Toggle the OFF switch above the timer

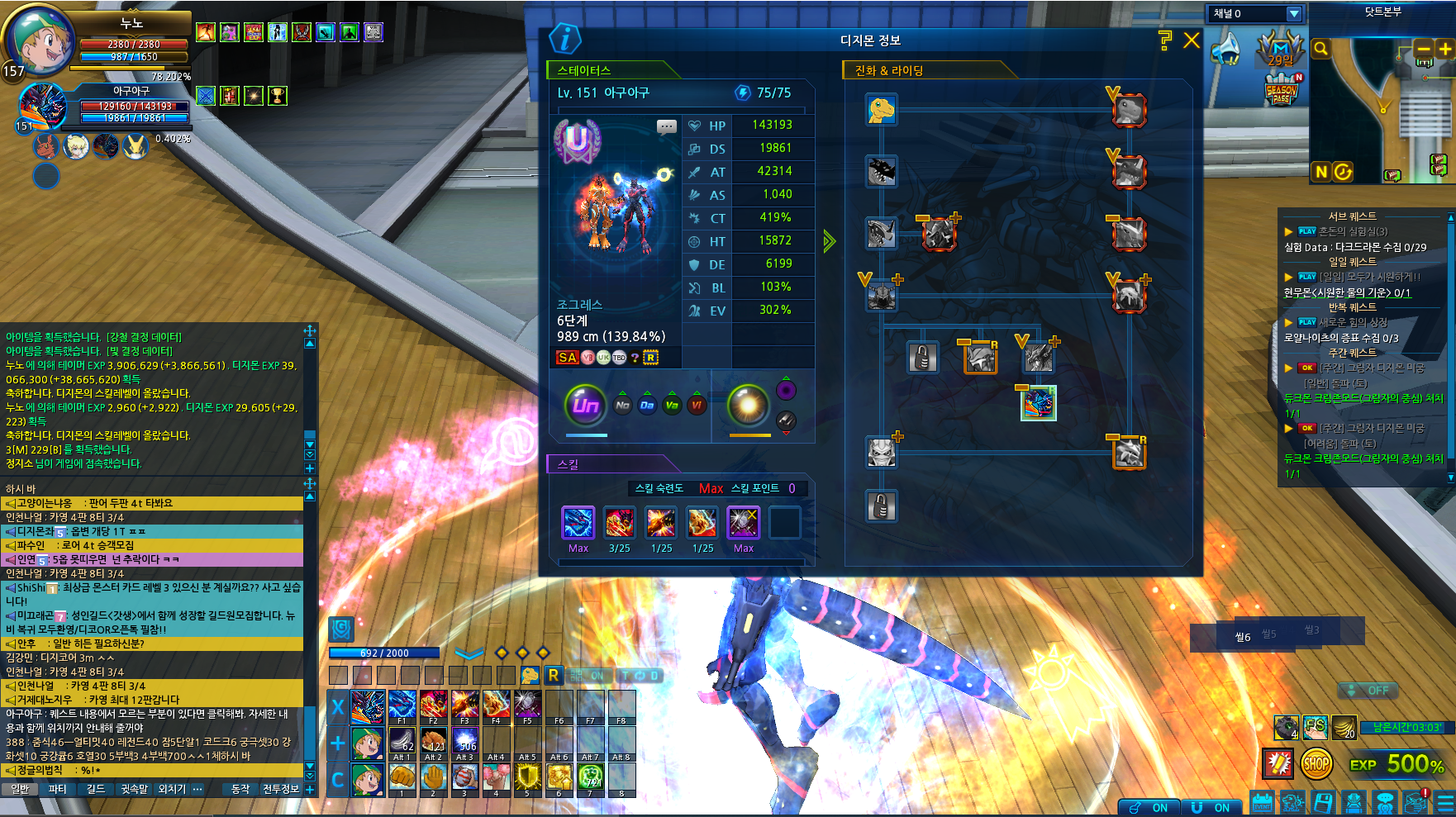tap(1368, 691)
